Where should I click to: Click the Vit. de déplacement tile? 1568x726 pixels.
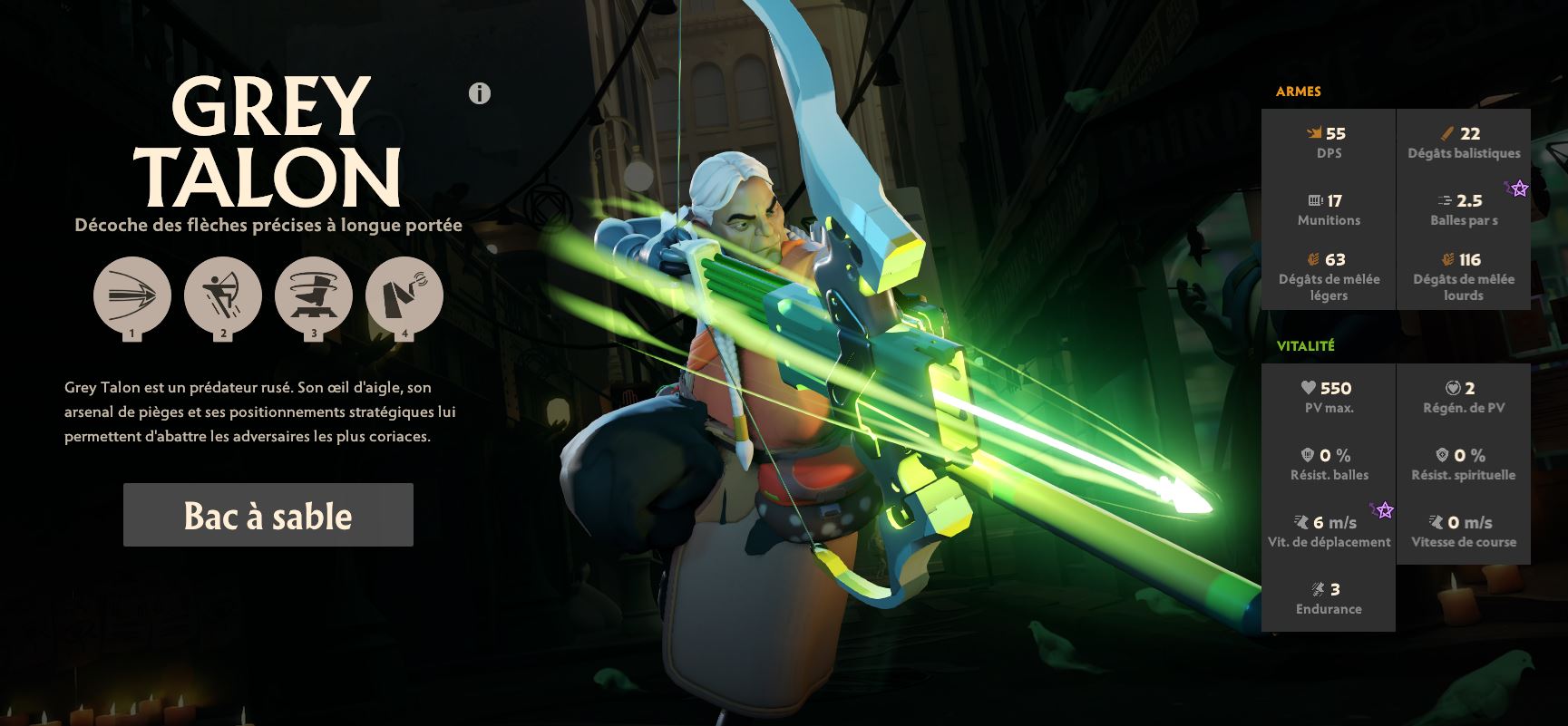(1329, 531)
